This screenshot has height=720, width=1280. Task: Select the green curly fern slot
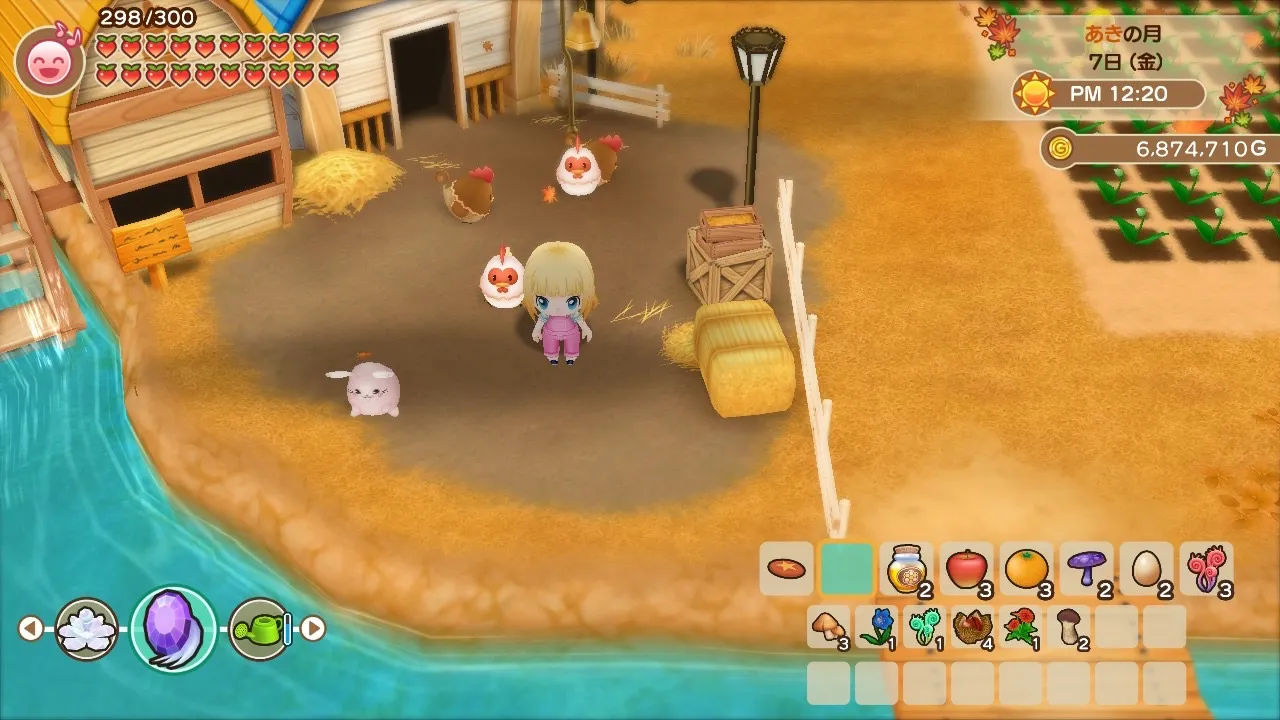coord(925,627)
